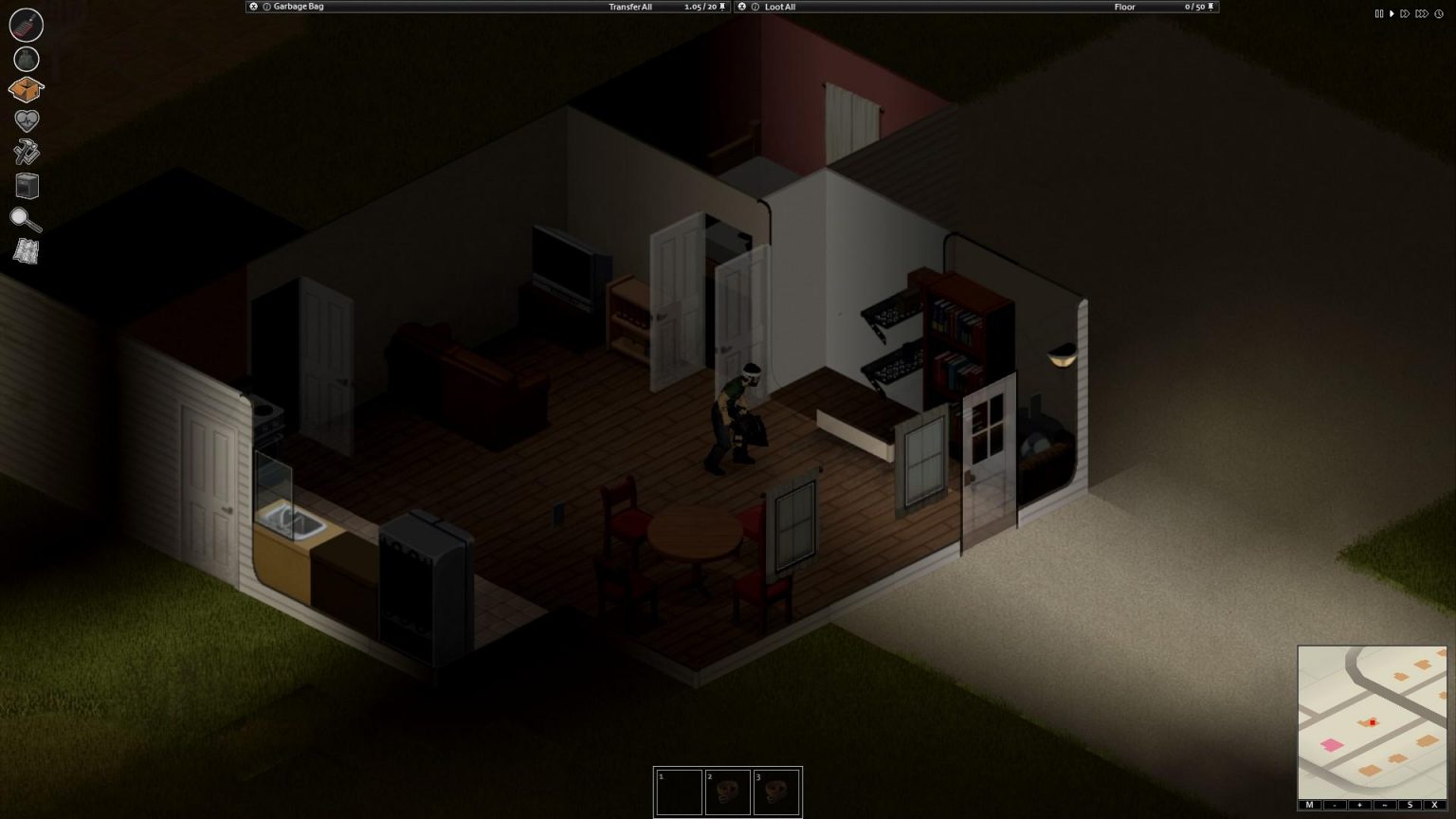Collapse the Garbage Bag panel
Screen dimensions: 1456x819
(x=253, y=7)
